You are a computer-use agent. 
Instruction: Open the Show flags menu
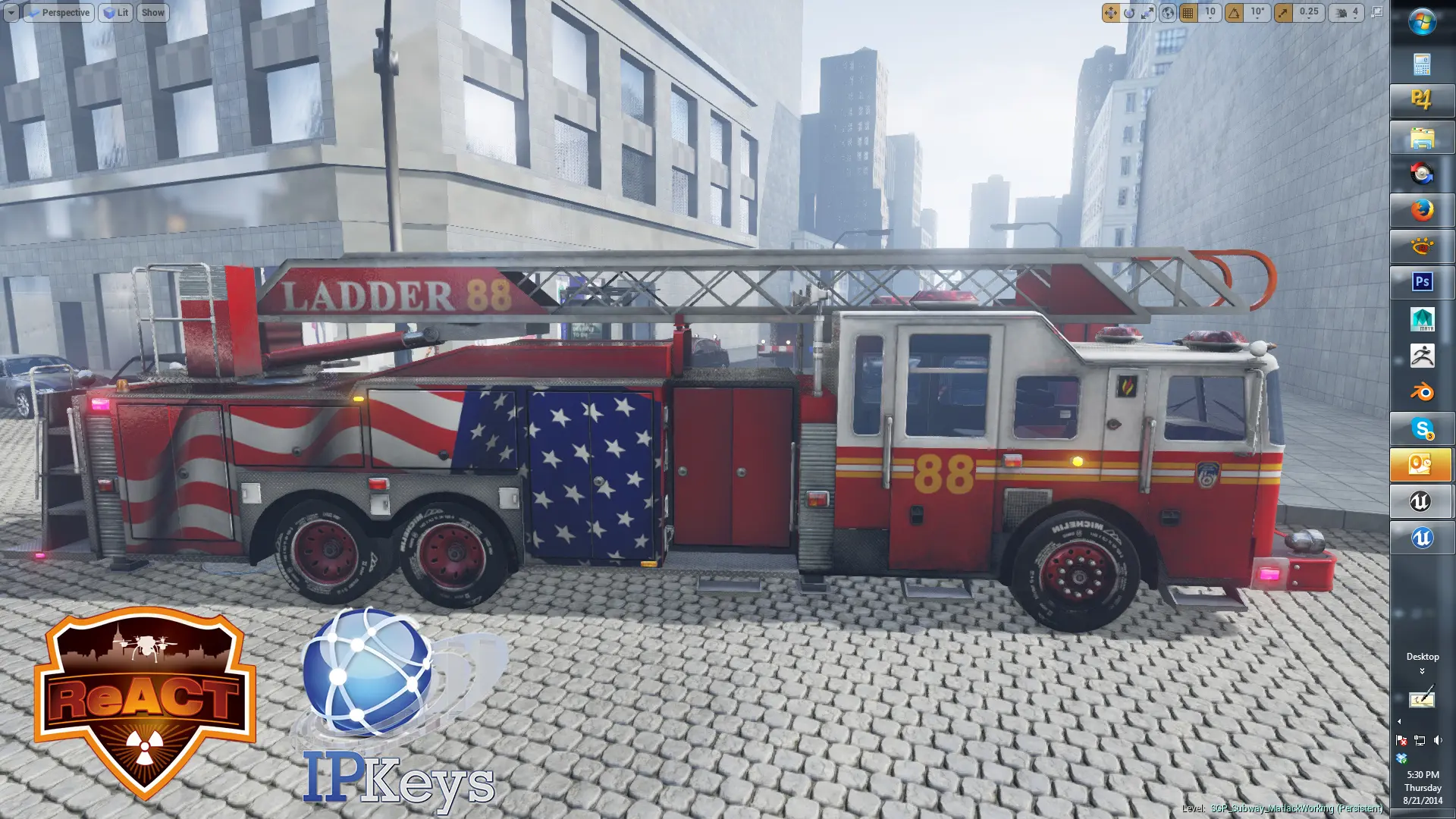(152, 13)
